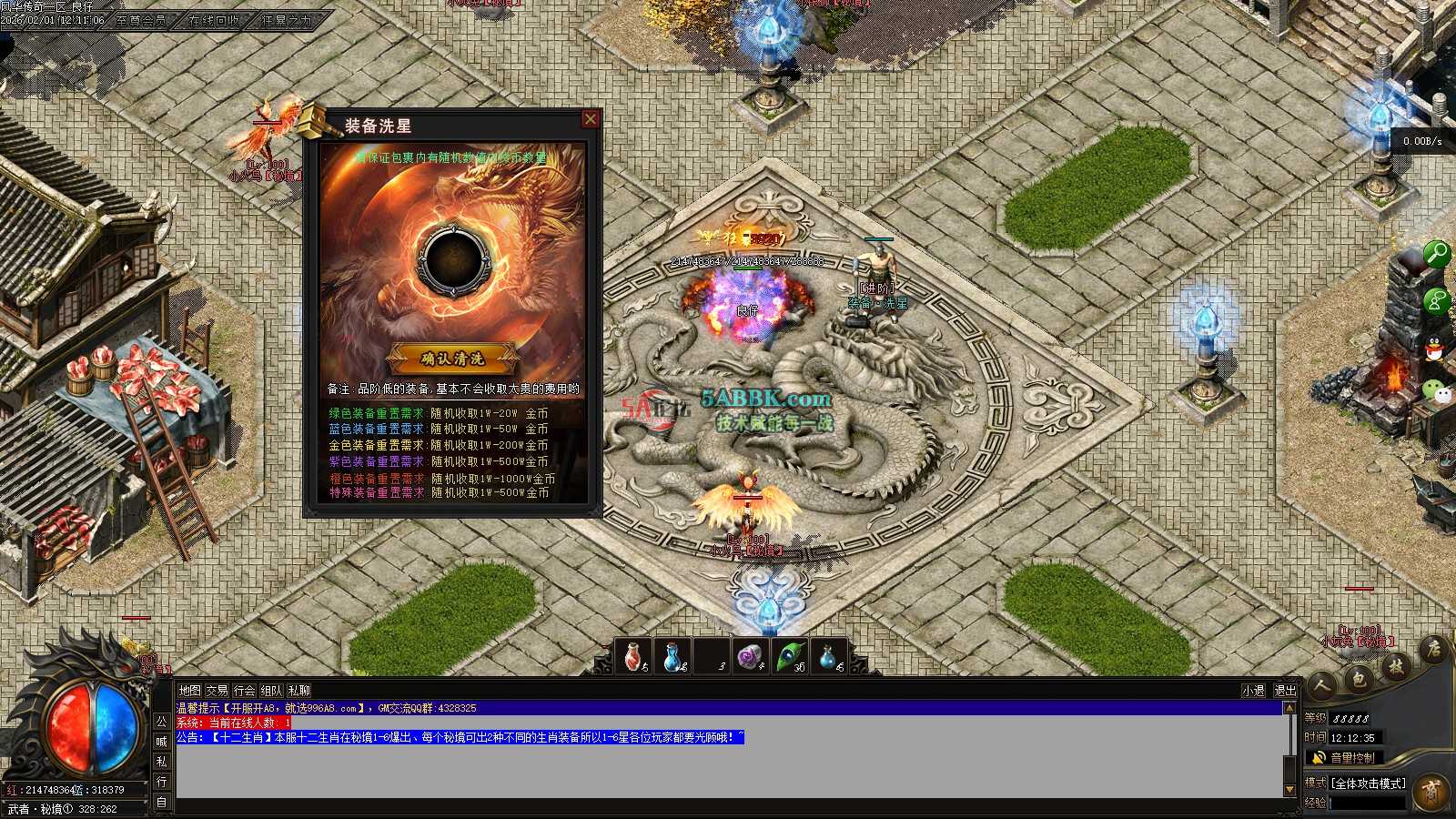This screenshot has width=1456, height=819.
Task: Use the red potion in the hotbar
Action: pos(634,656)
